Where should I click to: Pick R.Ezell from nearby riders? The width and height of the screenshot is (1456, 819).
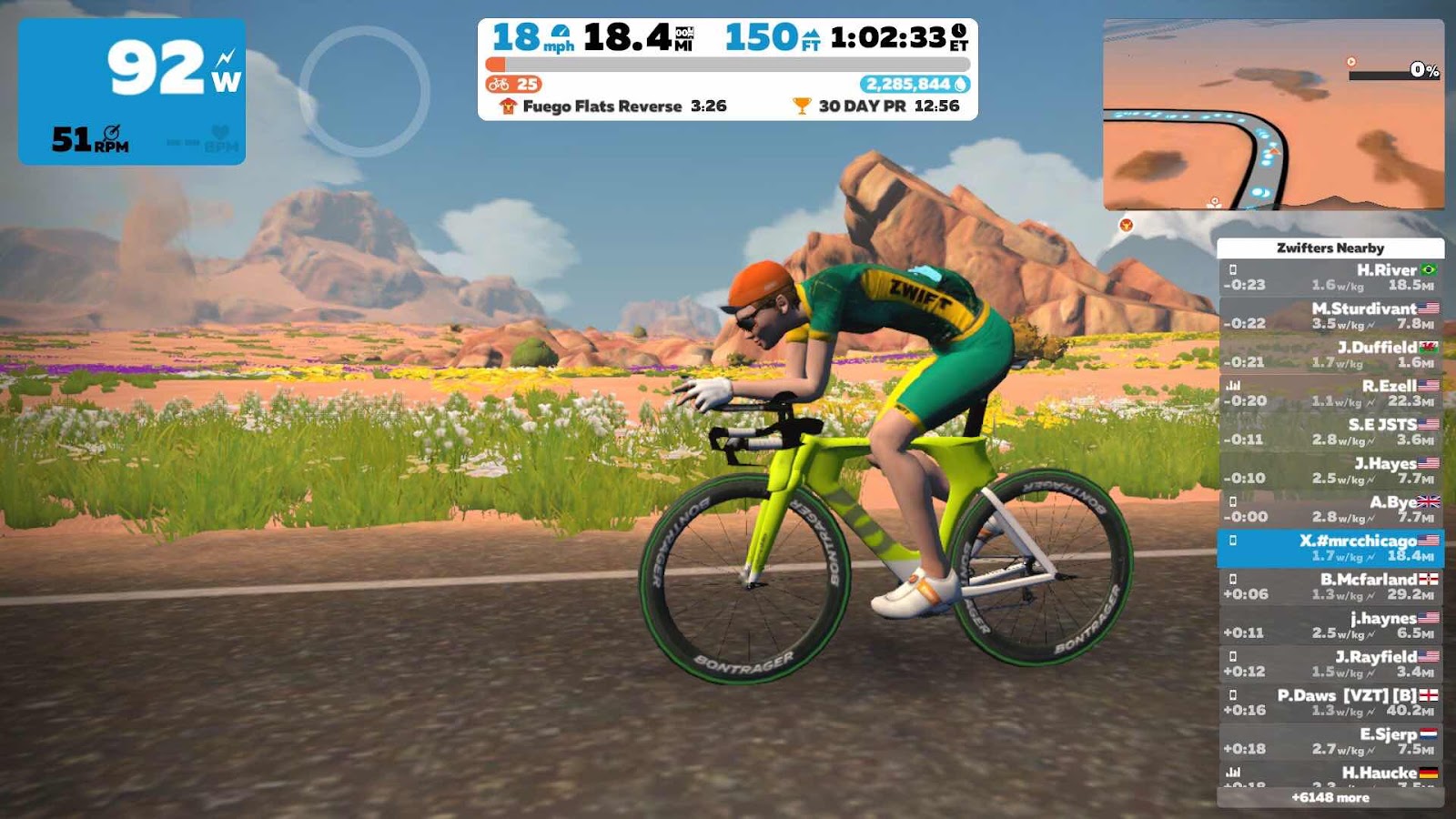[x=1330, y=393]
